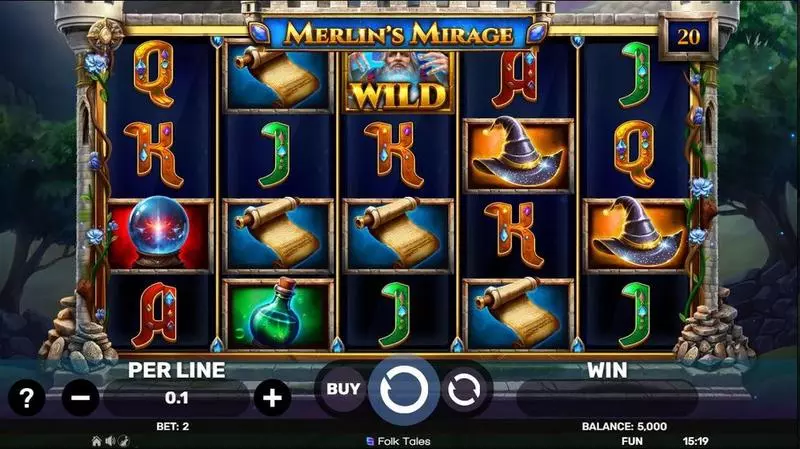This screenshot has width=800, height=449.
Task: Increase the per line bet with plus
Action: pyautogui.click(x=271, y=398)
